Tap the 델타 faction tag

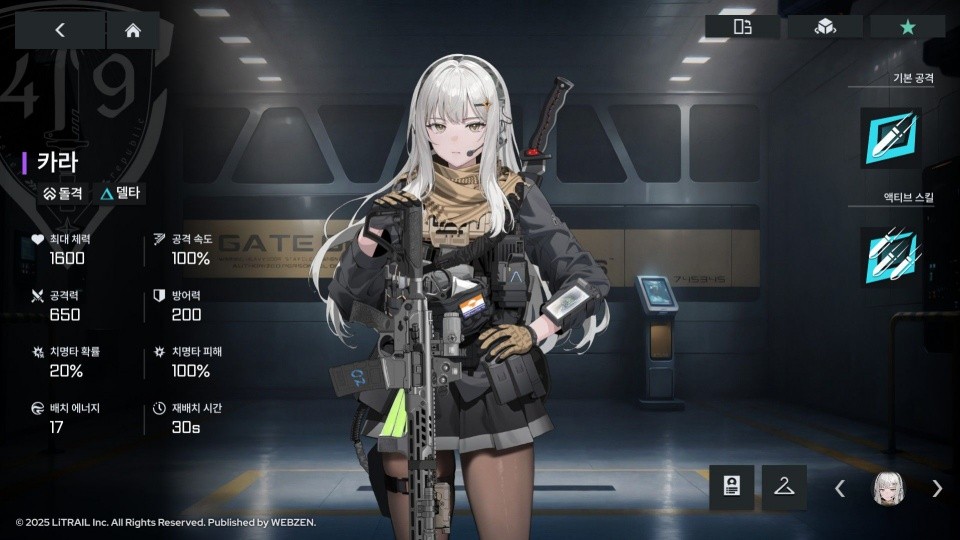(x=120, y=194)
